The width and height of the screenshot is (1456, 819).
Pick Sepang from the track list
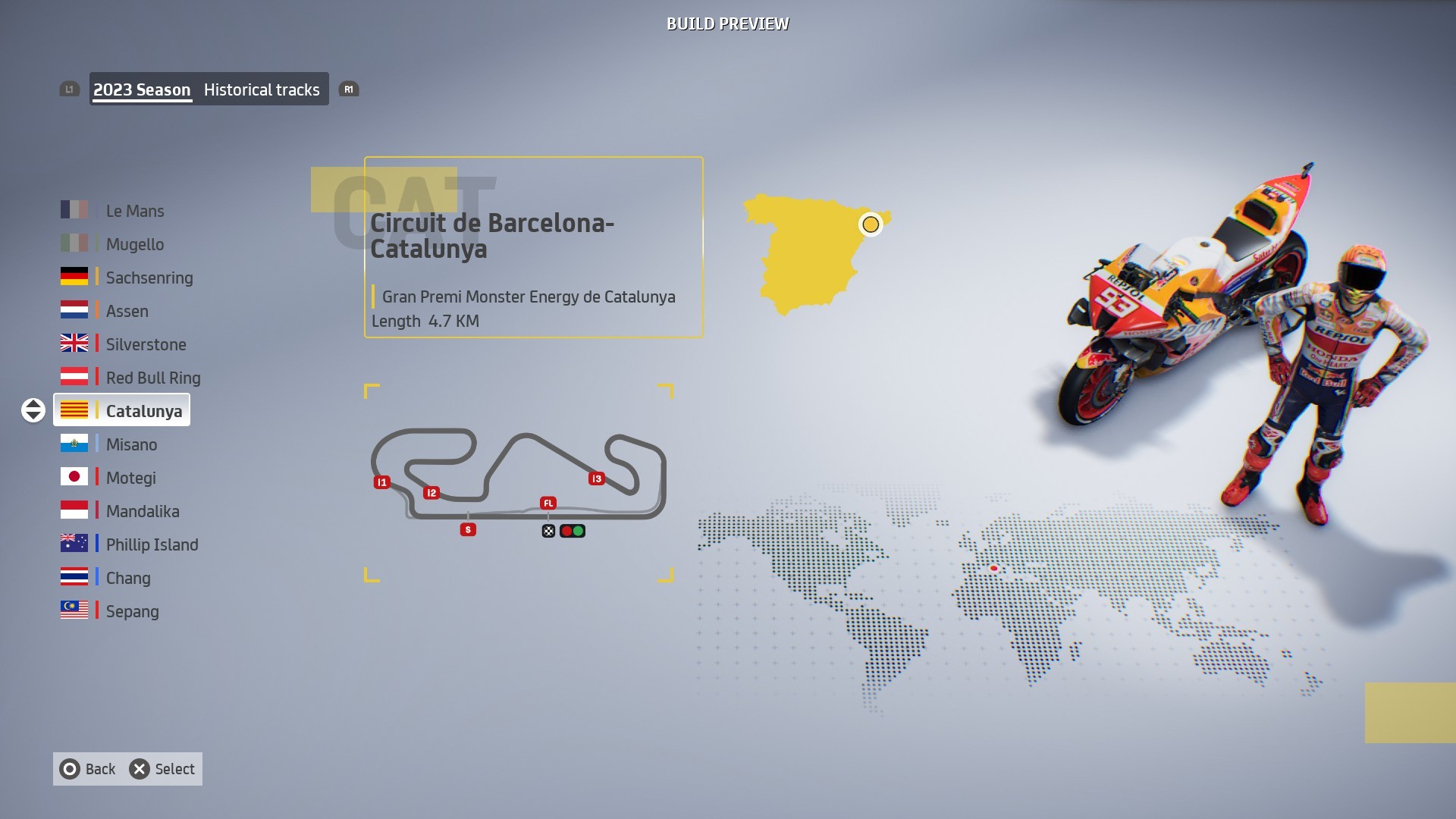coord(132,611)
